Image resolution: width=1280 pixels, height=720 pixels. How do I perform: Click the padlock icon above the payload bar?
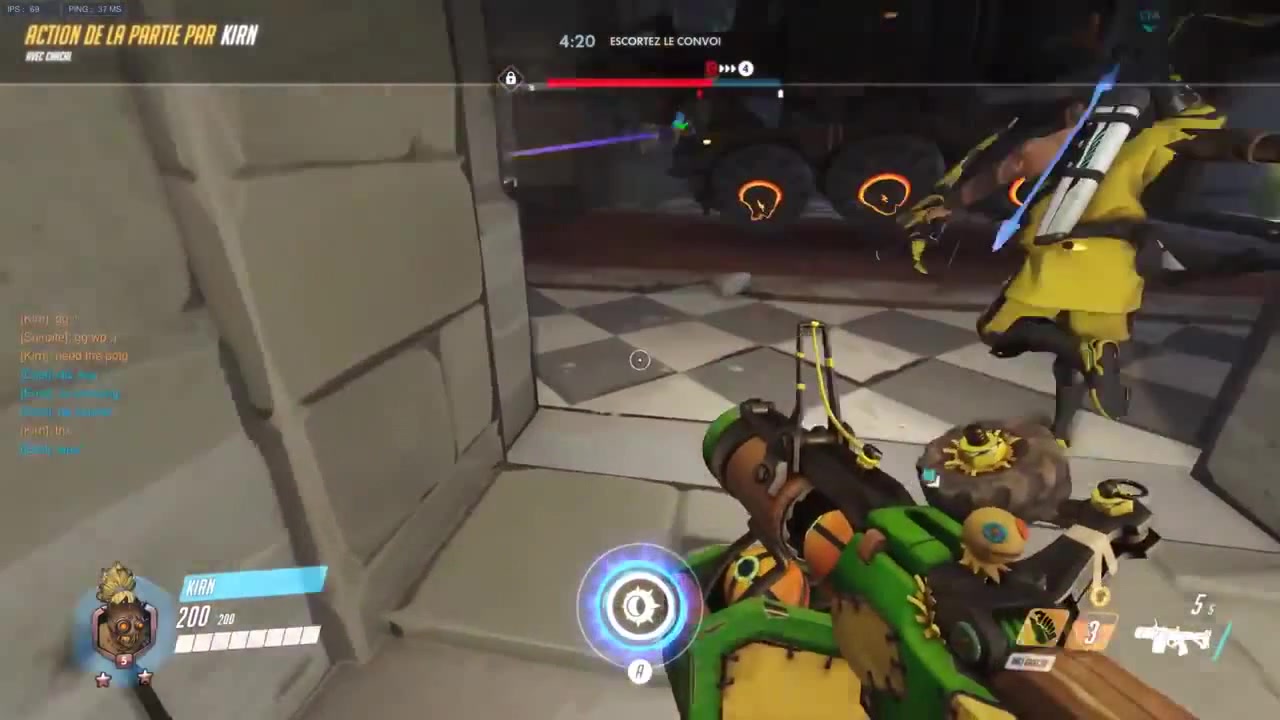coord(510,78)
